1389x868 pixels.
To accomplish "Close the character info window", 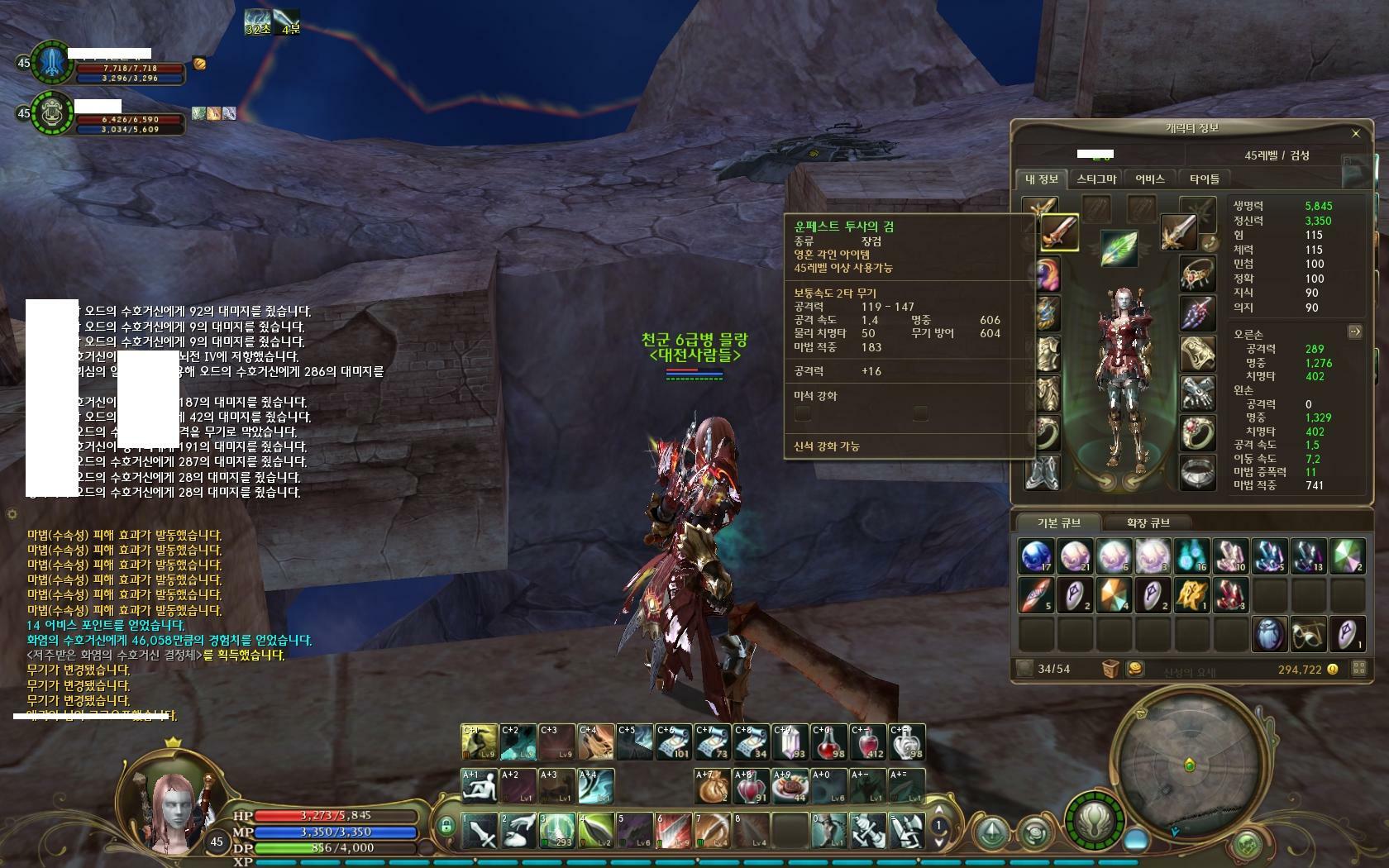I will point(1355,133).
